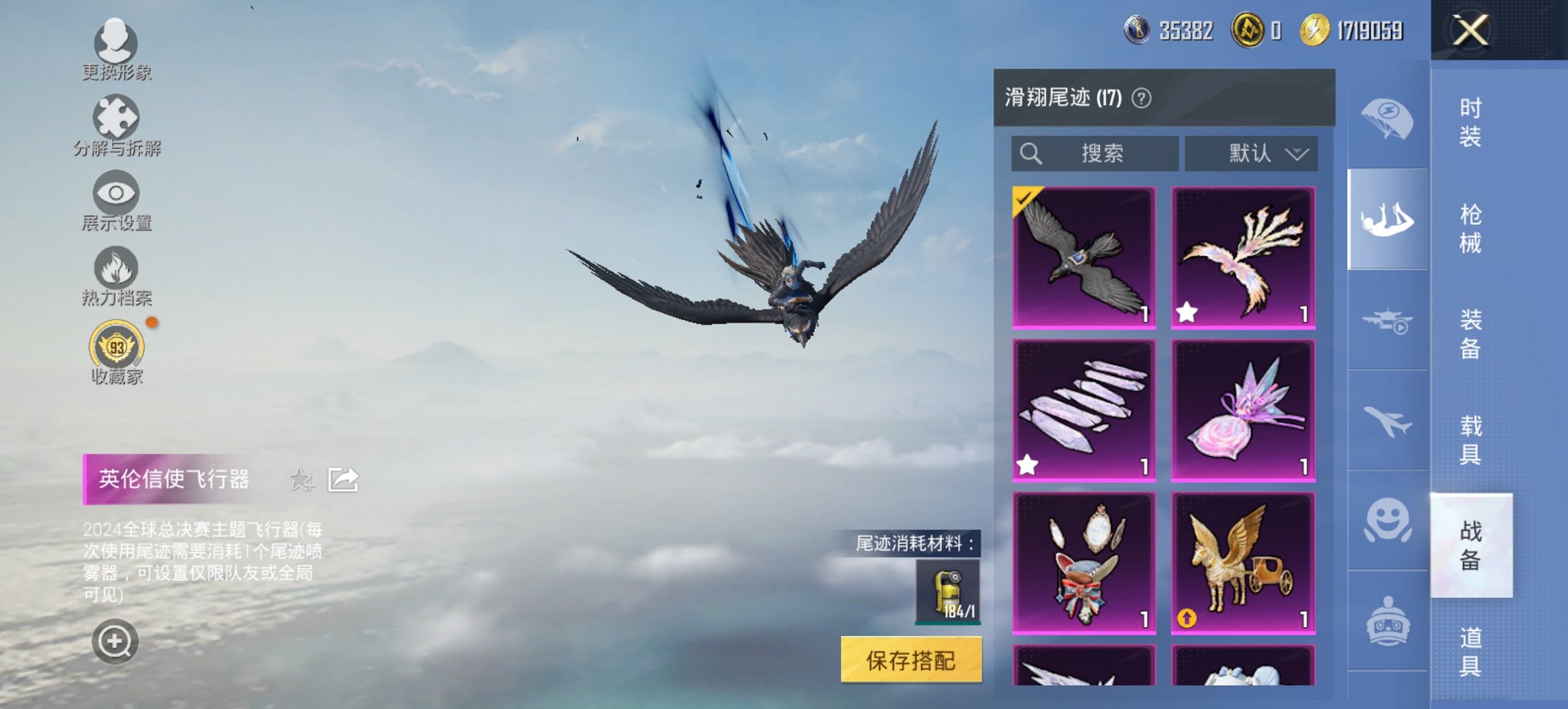Open the 更换形象 avatar change panel
This screenshot has height=709, width=1568.
116,44
